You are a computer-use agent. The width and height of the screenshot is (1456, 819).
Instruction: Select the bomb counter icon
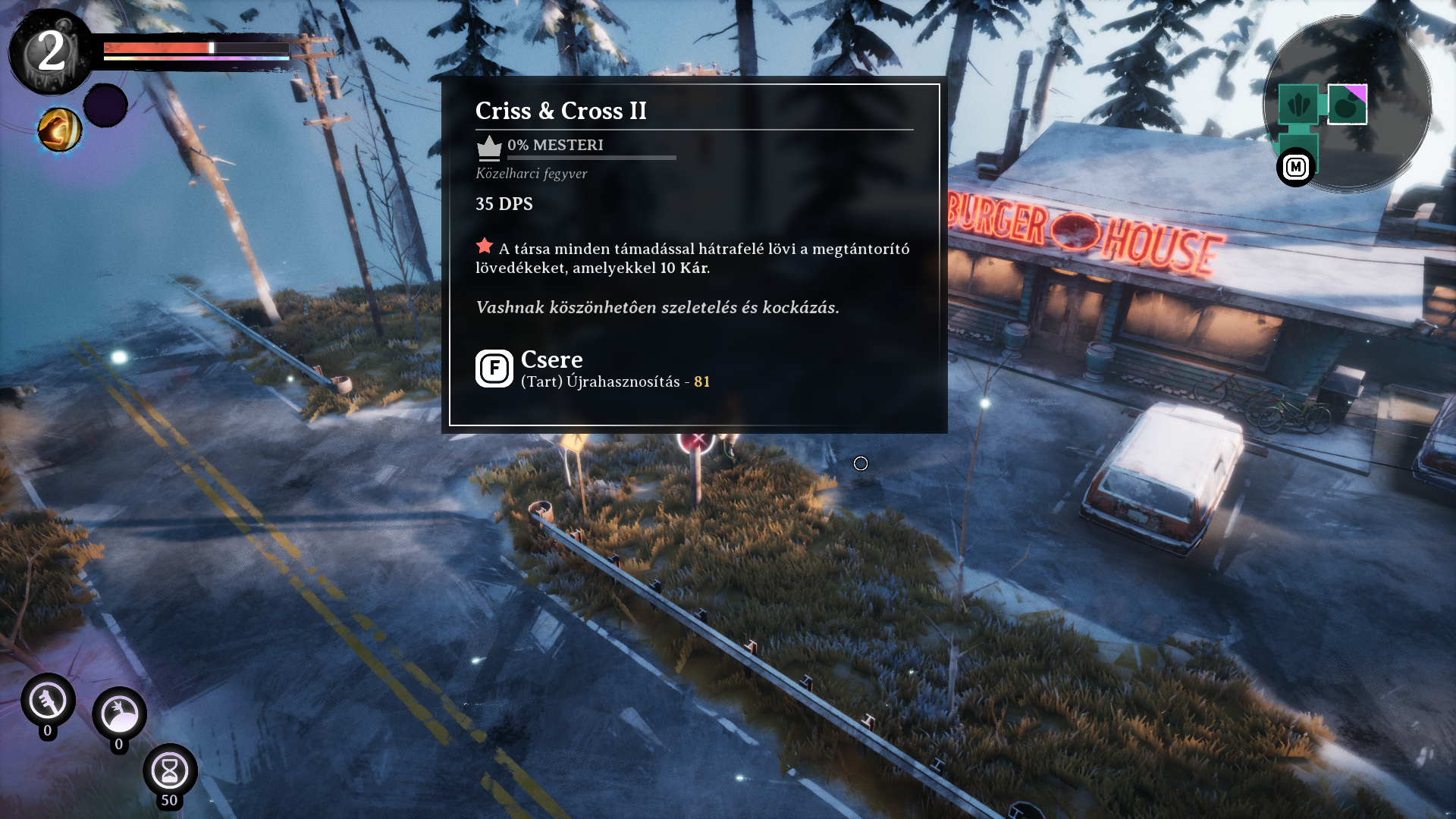point(119,714)
